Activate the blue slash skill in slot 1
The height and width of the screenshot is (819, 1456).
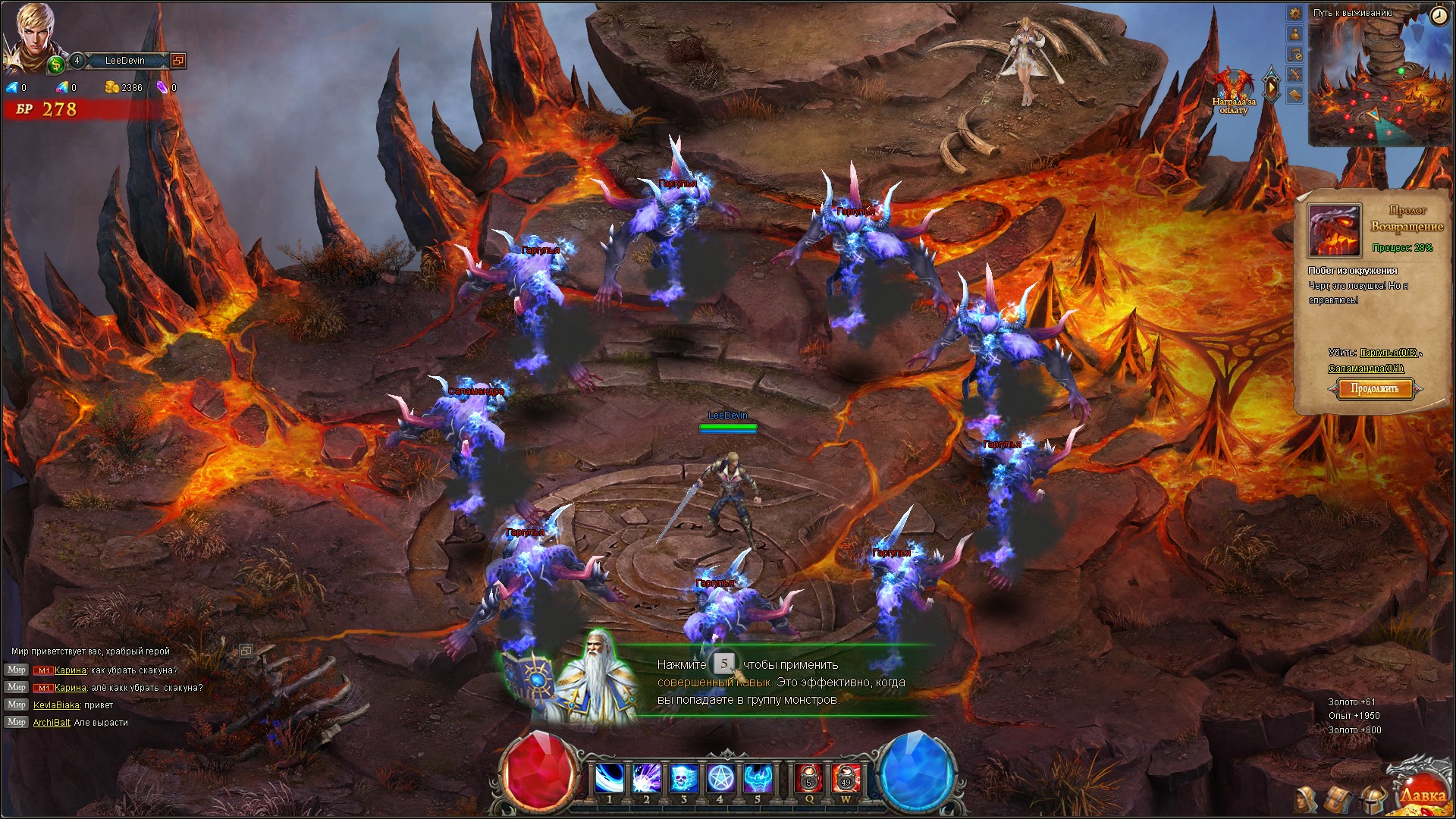pyautogui.click(x=609, y=779)
